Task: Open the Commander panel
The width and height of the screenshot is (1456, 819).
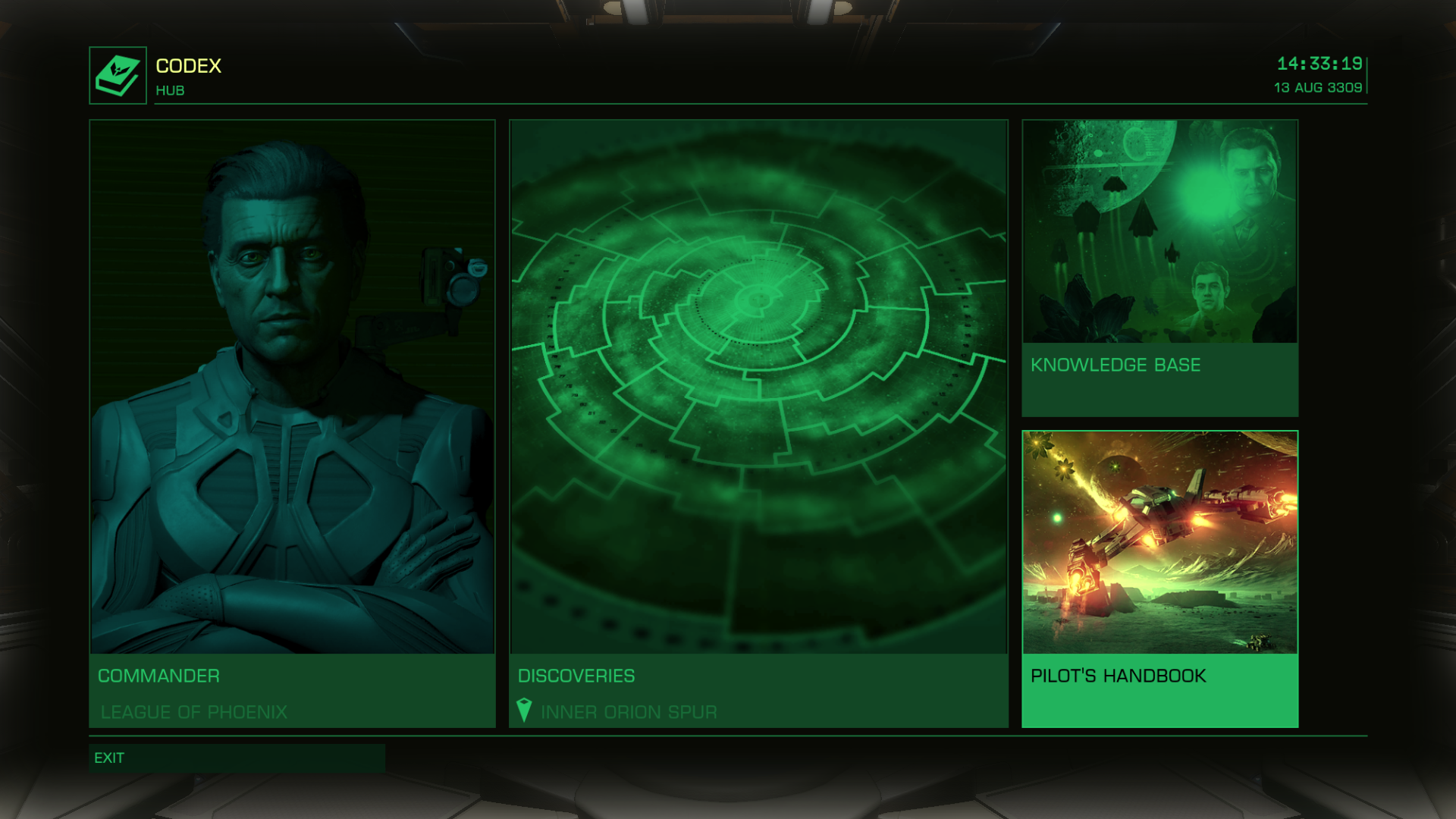Action: 292,423
